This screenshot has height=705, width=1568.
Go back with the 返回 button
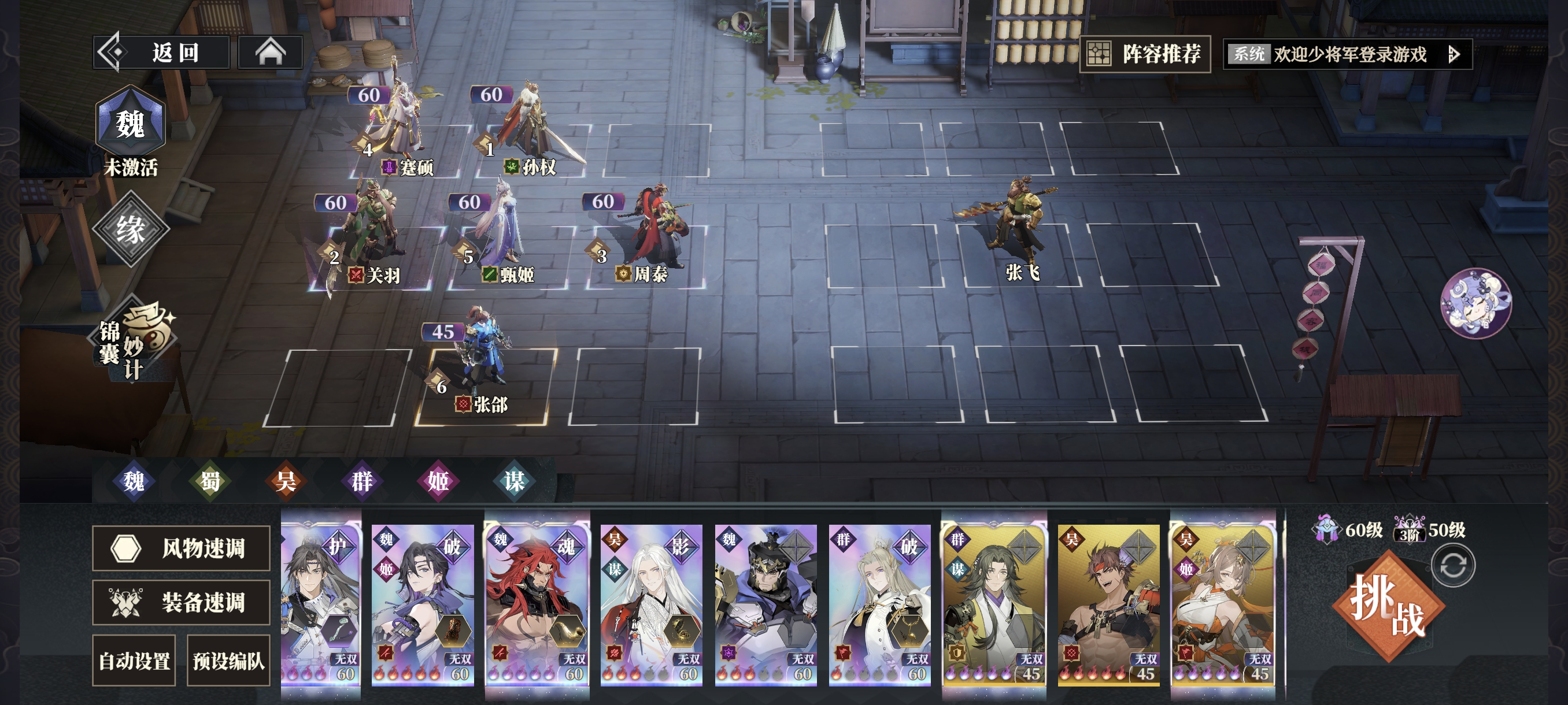tap(162, 53)
